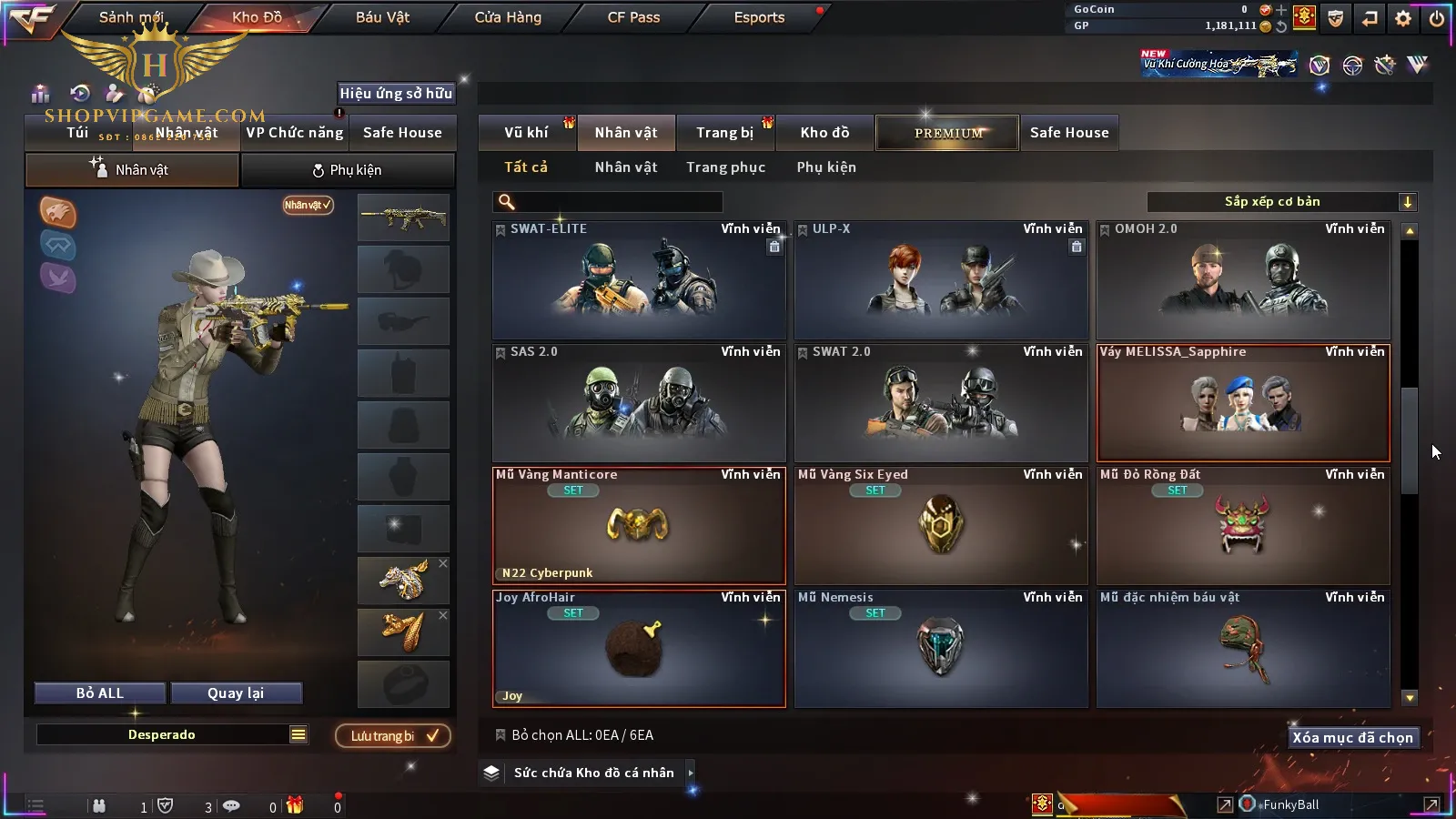Select the Trang bị tab
The height and width of the screenshot is (819, 1456).
click(x=724, y=133)
